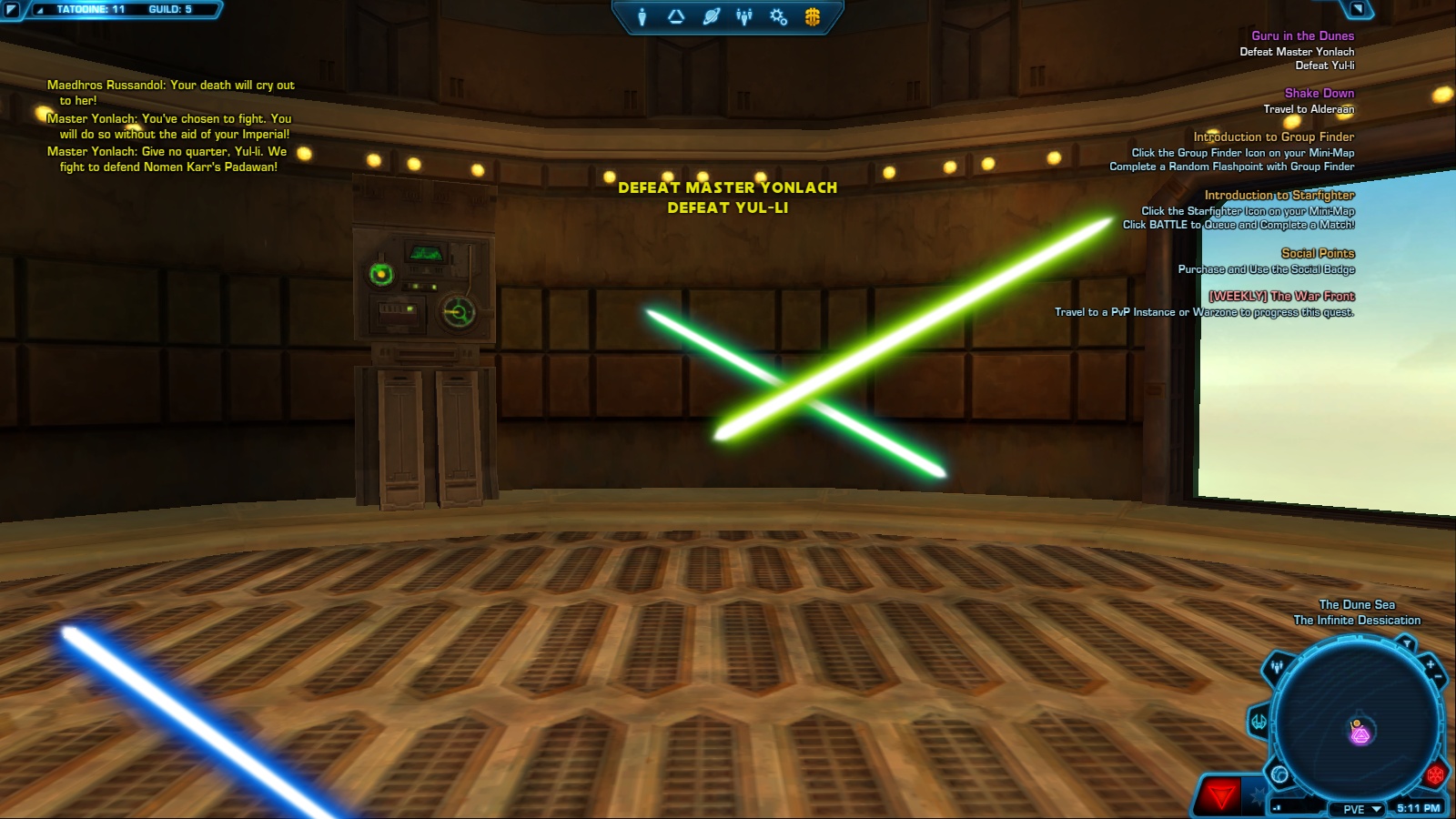The height and width of the screenshot is (819, 1456).
Task: Click the minimap zoom plus control
Action: click(1430, 662)
